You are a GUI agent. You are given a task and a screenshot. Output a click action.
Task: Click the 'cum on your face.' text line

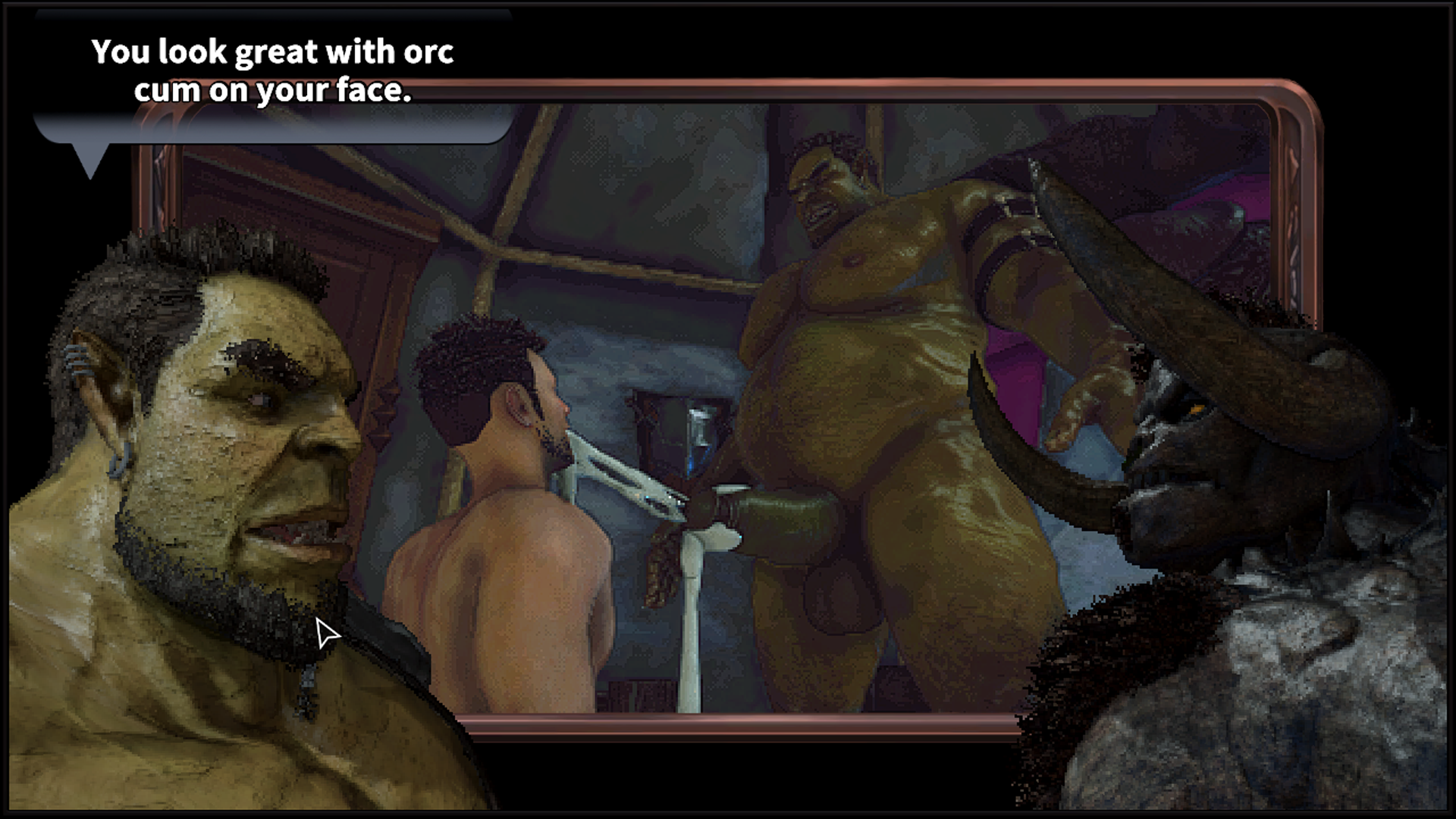pos(275,91)
